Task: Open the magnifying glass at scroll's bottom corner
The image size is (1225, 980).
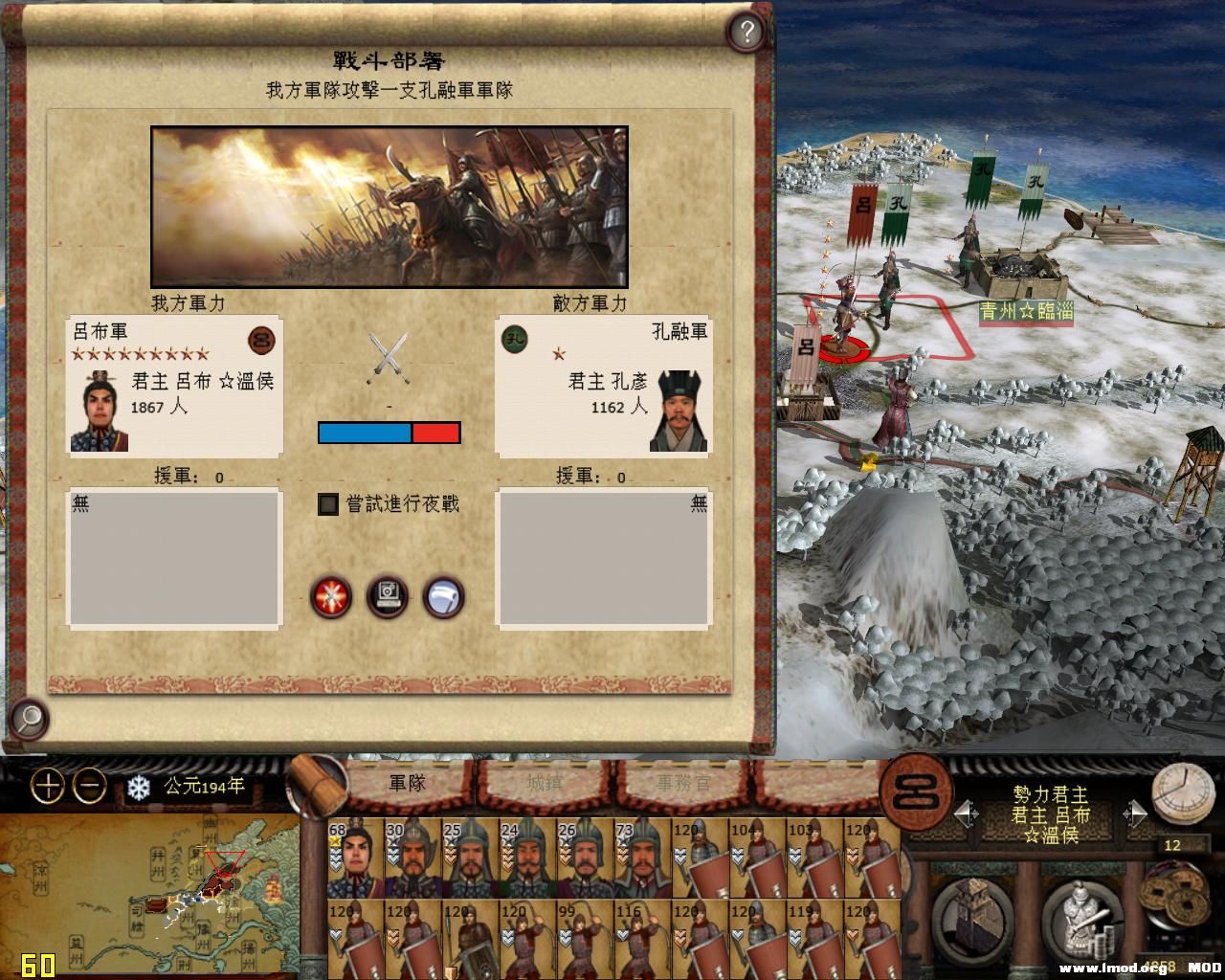Action: pos(29,718)
